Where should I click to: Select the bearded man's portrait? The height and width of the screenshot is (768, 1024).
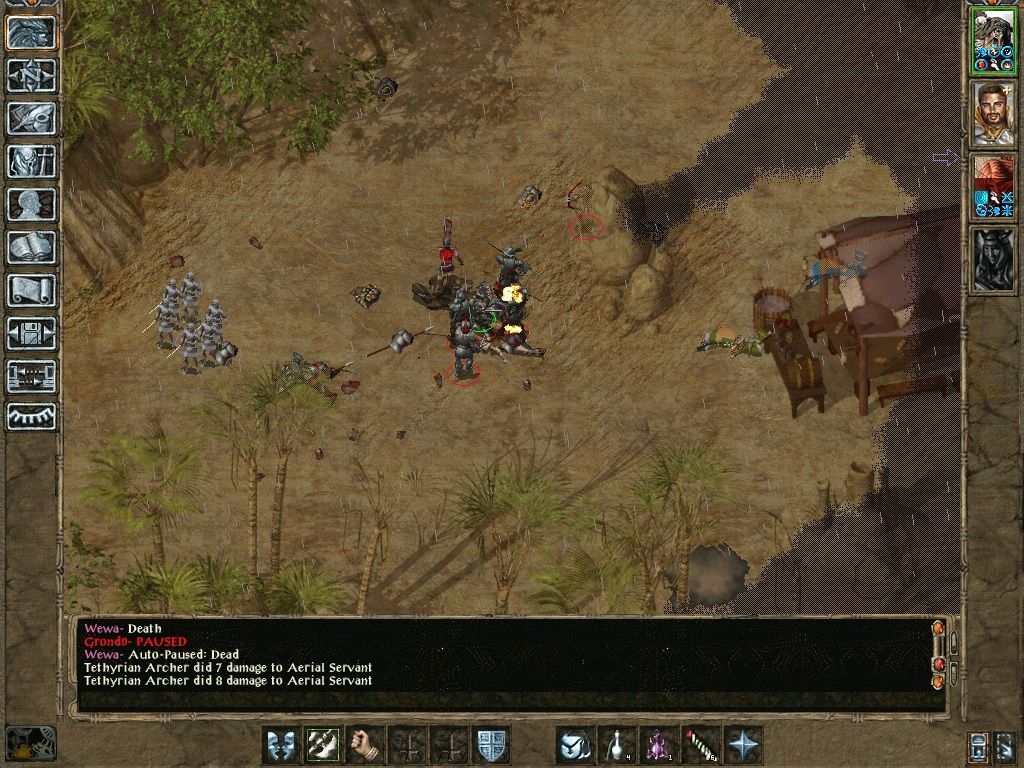(x=993, y=114)
